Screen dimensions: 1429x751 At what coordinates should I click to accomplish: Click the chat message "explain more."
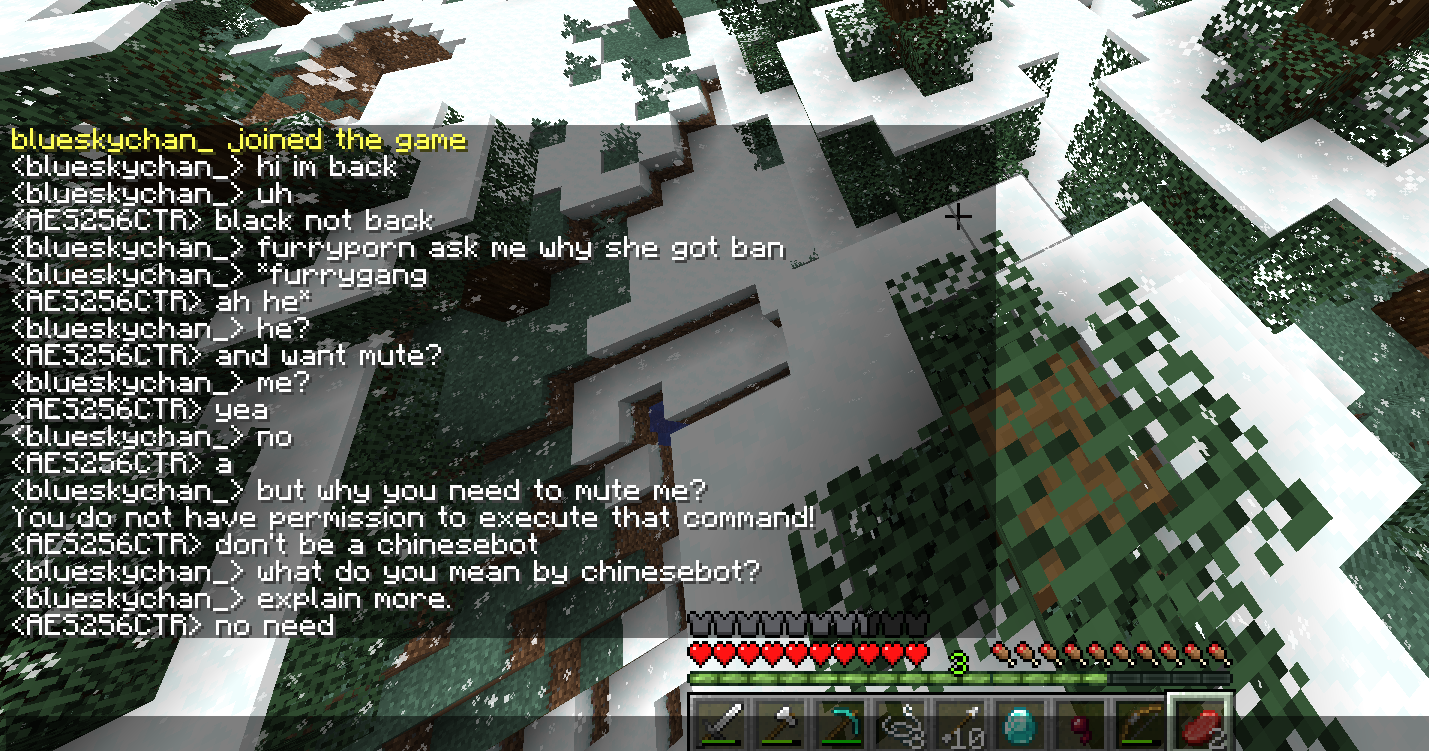(x=354, y=600)
